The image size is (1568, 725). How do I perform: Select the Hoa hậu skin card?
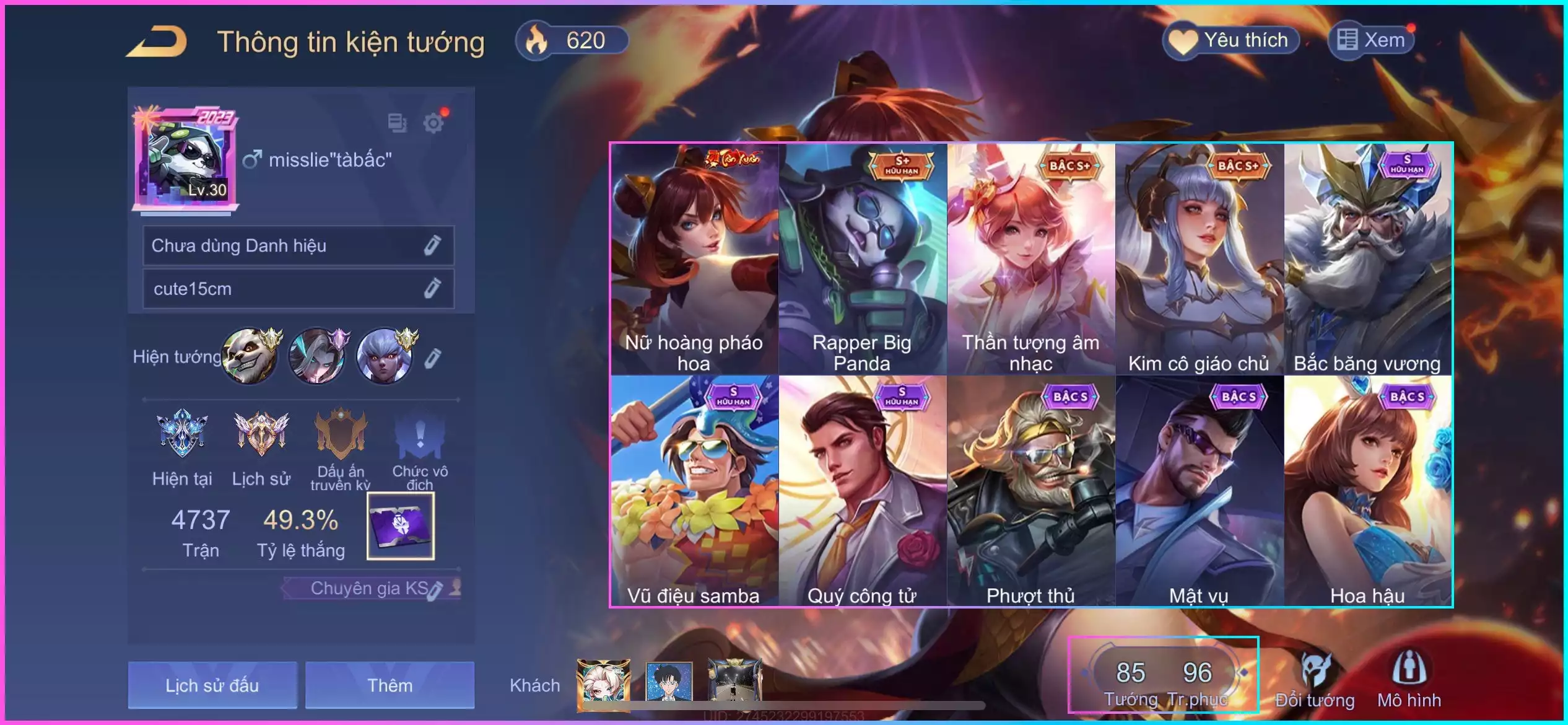1367,491
